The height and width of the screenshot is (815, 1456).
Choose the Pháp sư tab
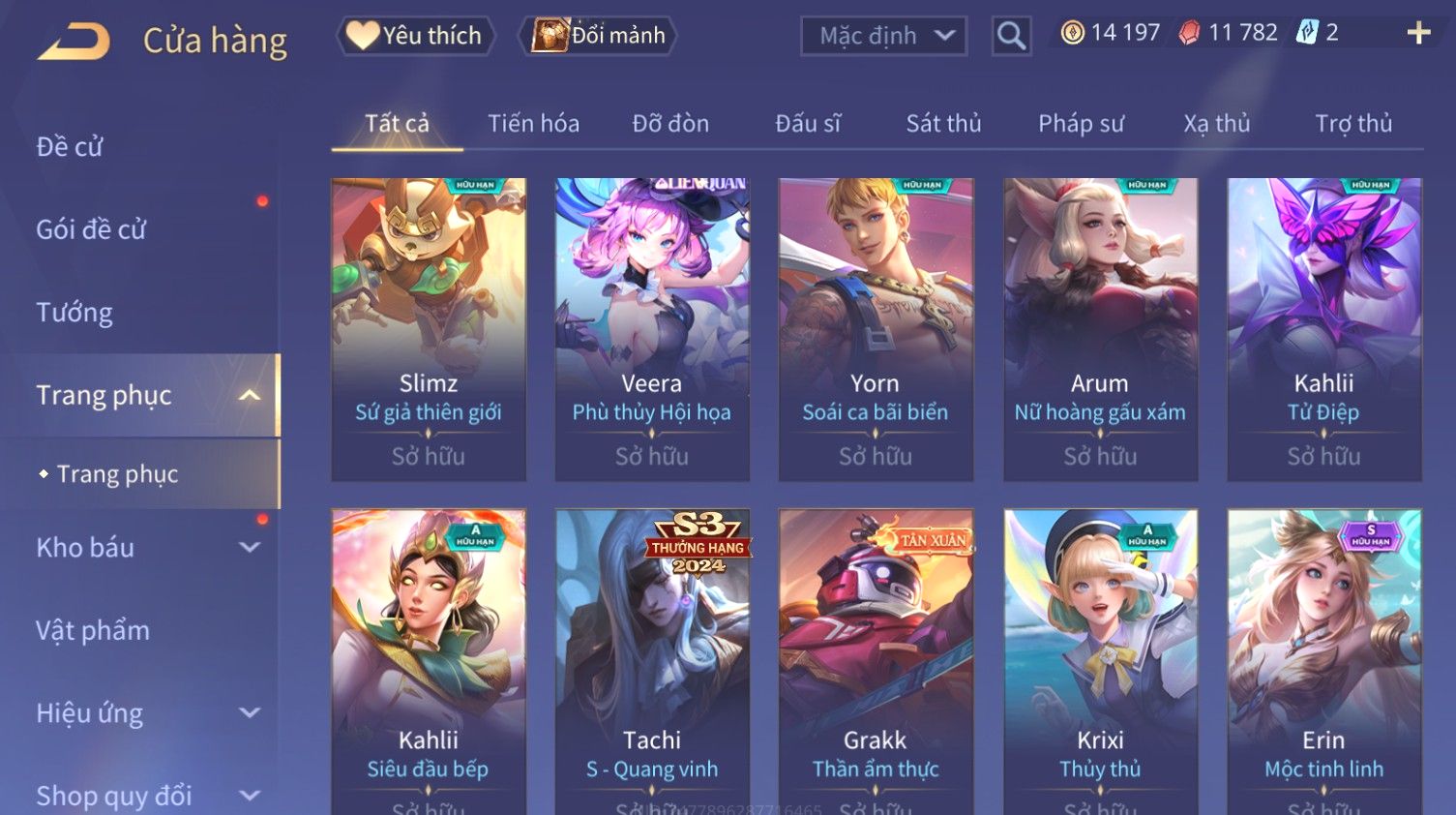click(1081, 124)
